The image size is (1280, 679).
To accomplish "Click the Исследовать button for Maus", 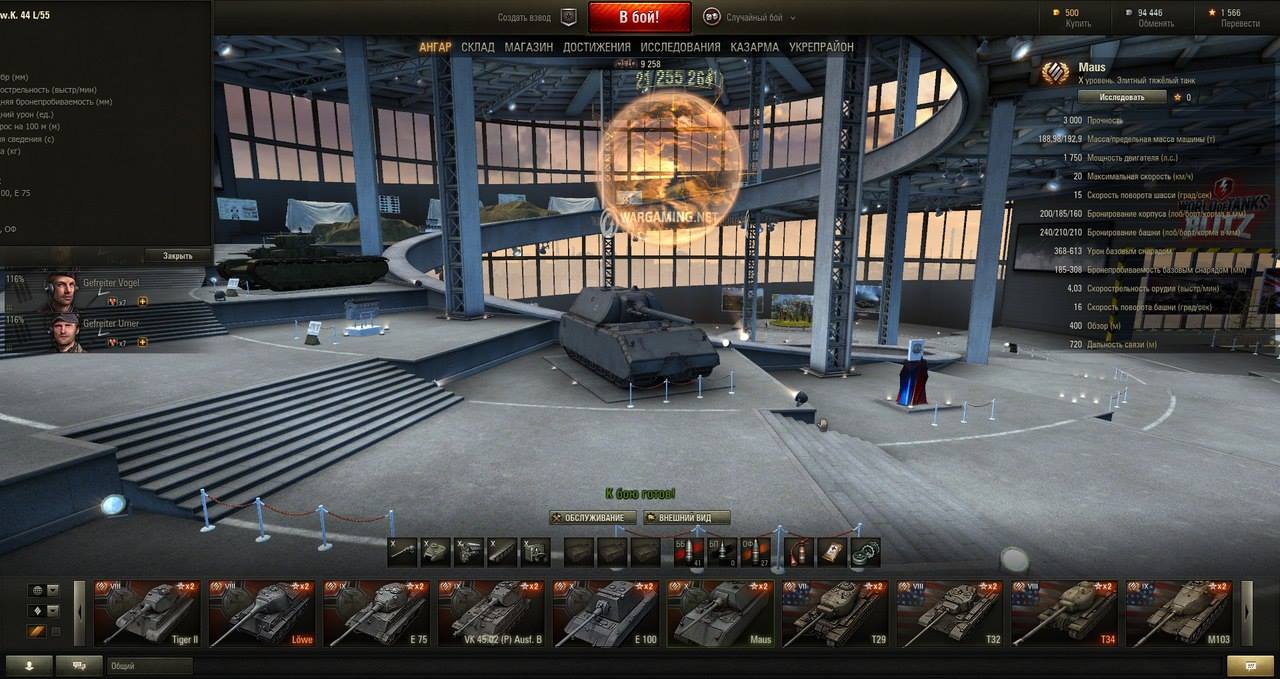I will (x=1122, y=97).
